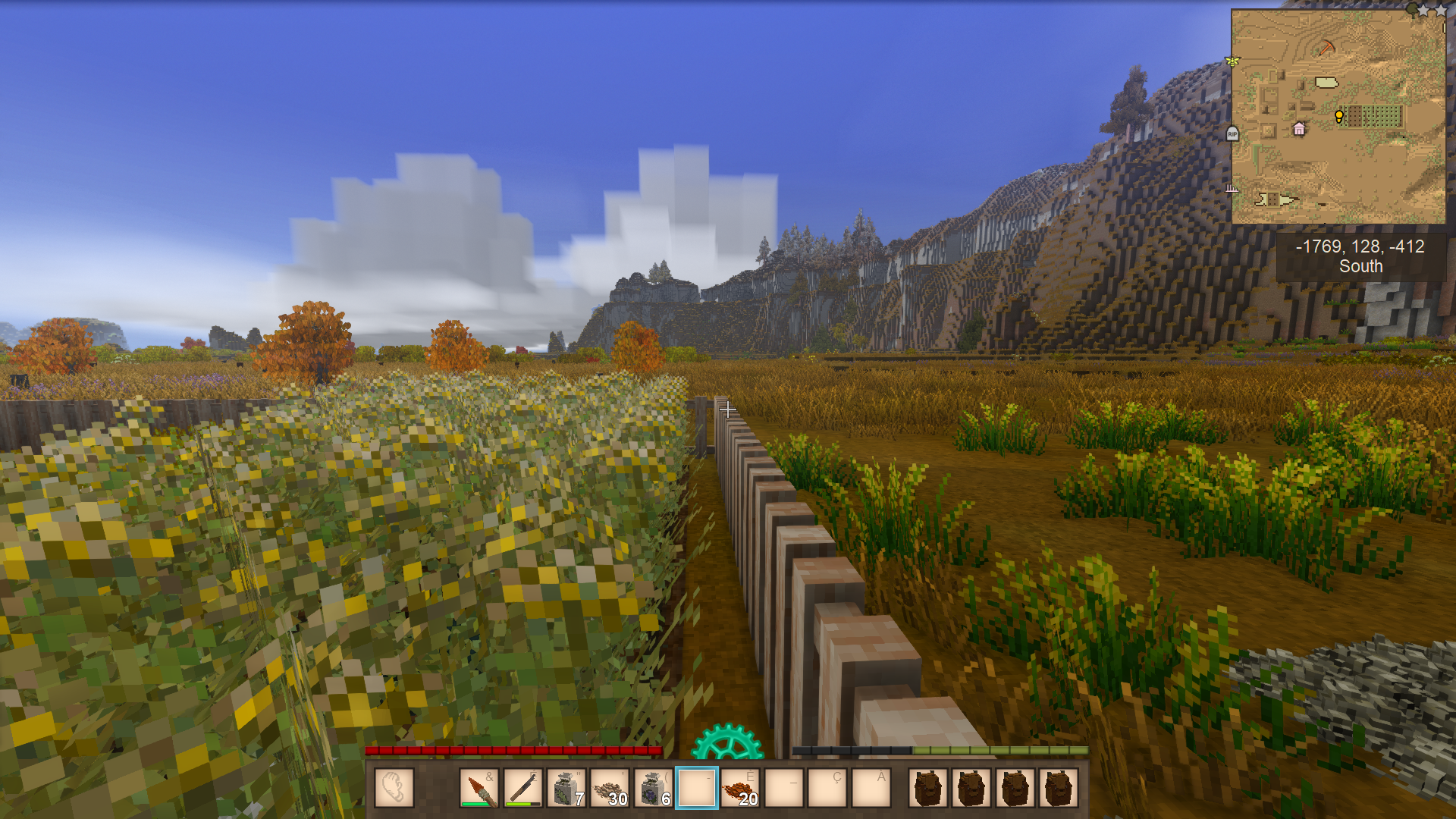Image resolution: width=1456 pixels, height=819 pixels.
Task: Select the bee waypoint on the minimap edge
Action: 1232,61
